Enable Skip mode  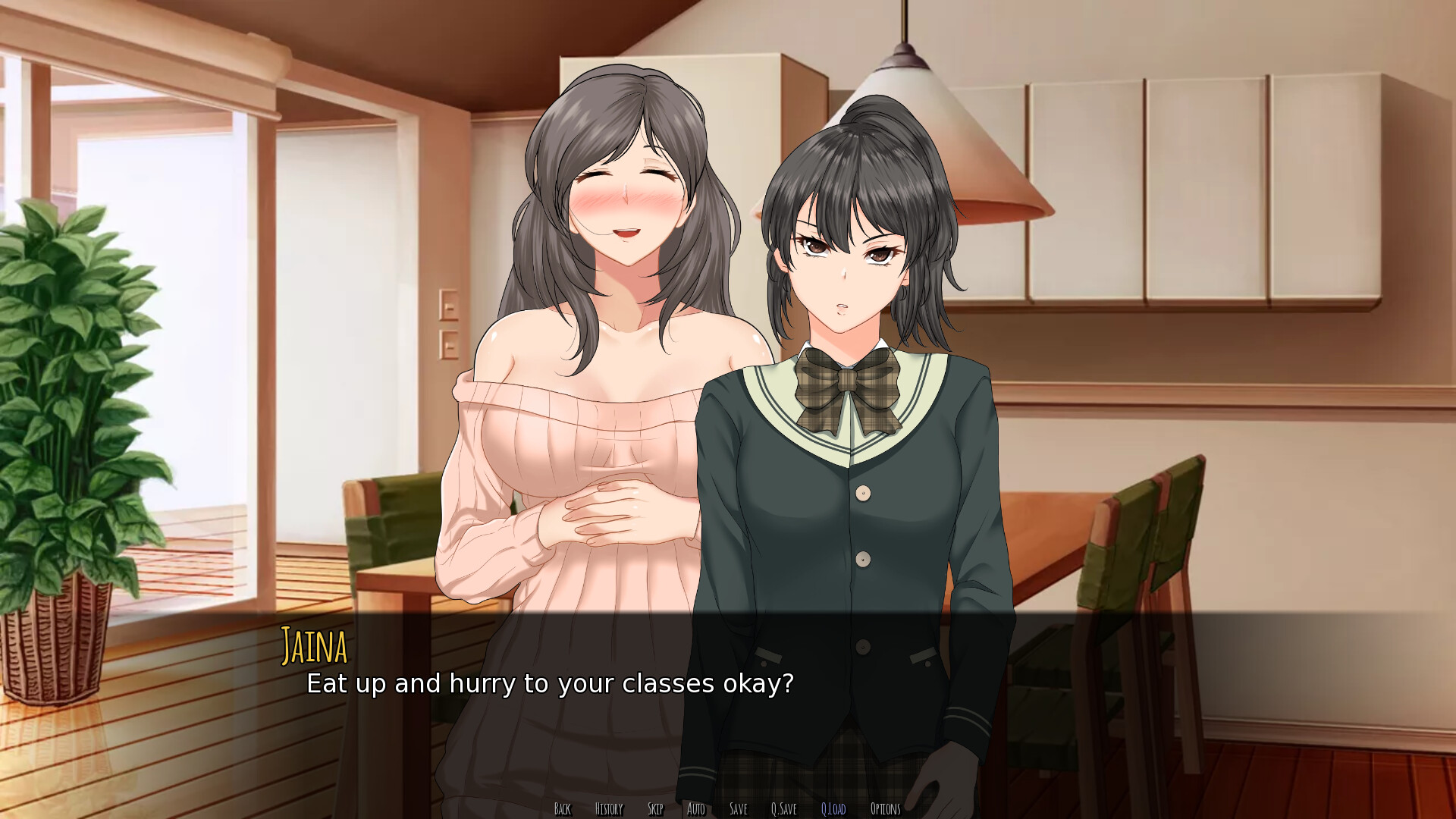[657, 809]
